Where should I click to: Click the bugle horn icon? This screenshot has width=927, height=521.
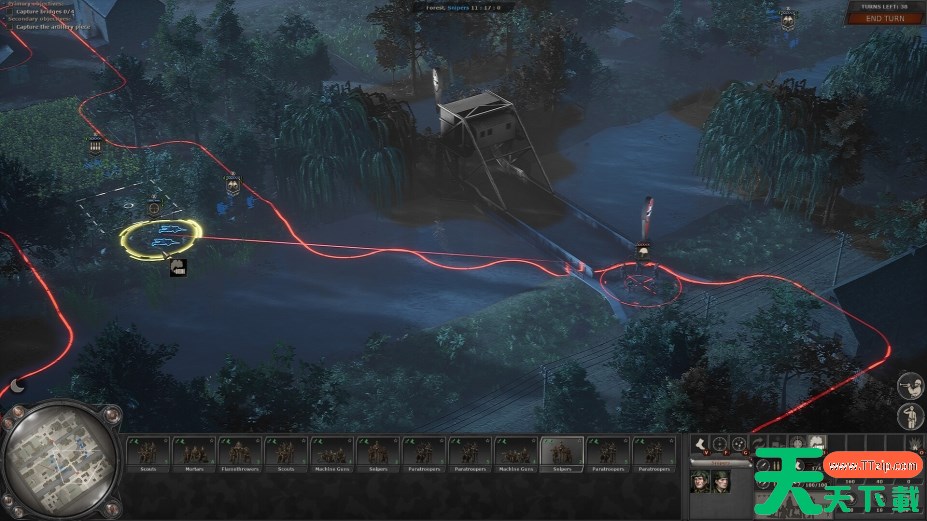click(x=909, y=383)
